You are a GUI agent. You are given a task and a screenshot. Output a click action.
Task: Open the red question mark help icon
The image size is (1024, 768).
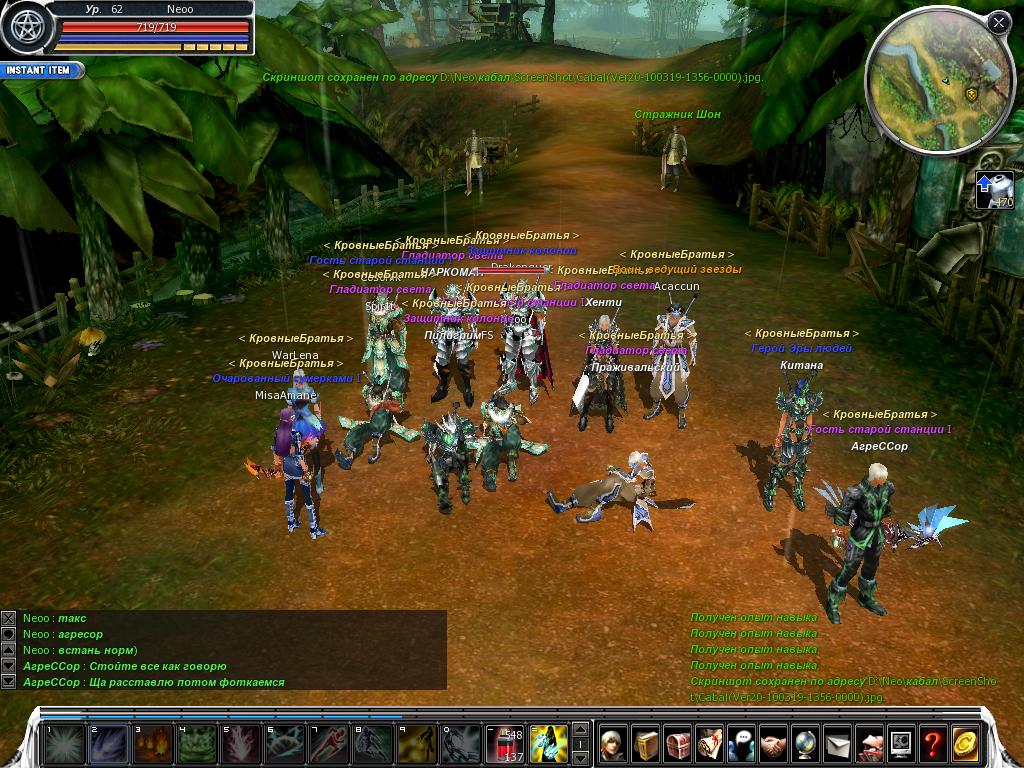pos(933,744)
